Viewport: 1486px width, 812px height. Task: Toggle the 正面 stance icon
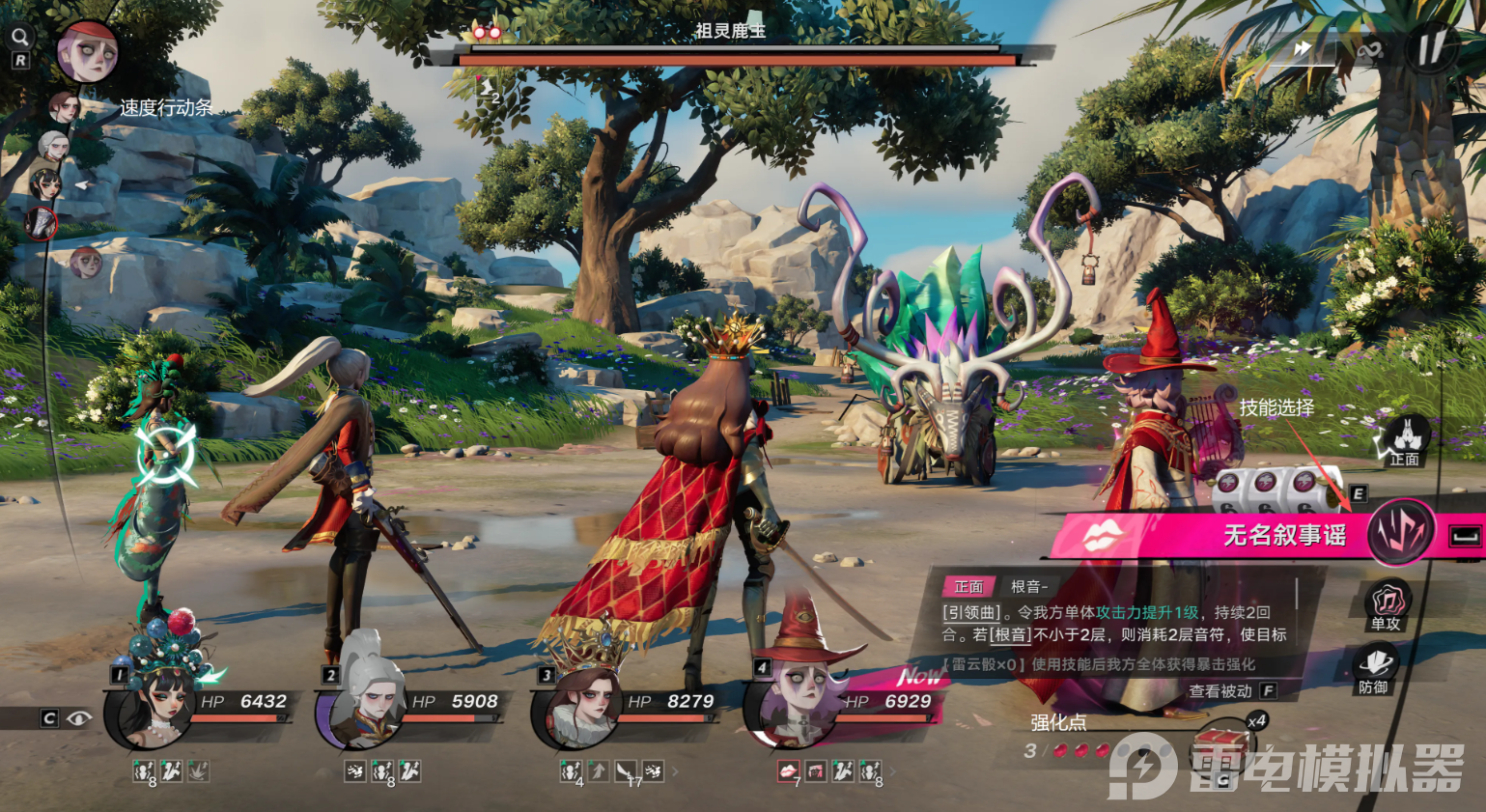click(x=1404, y=442)
